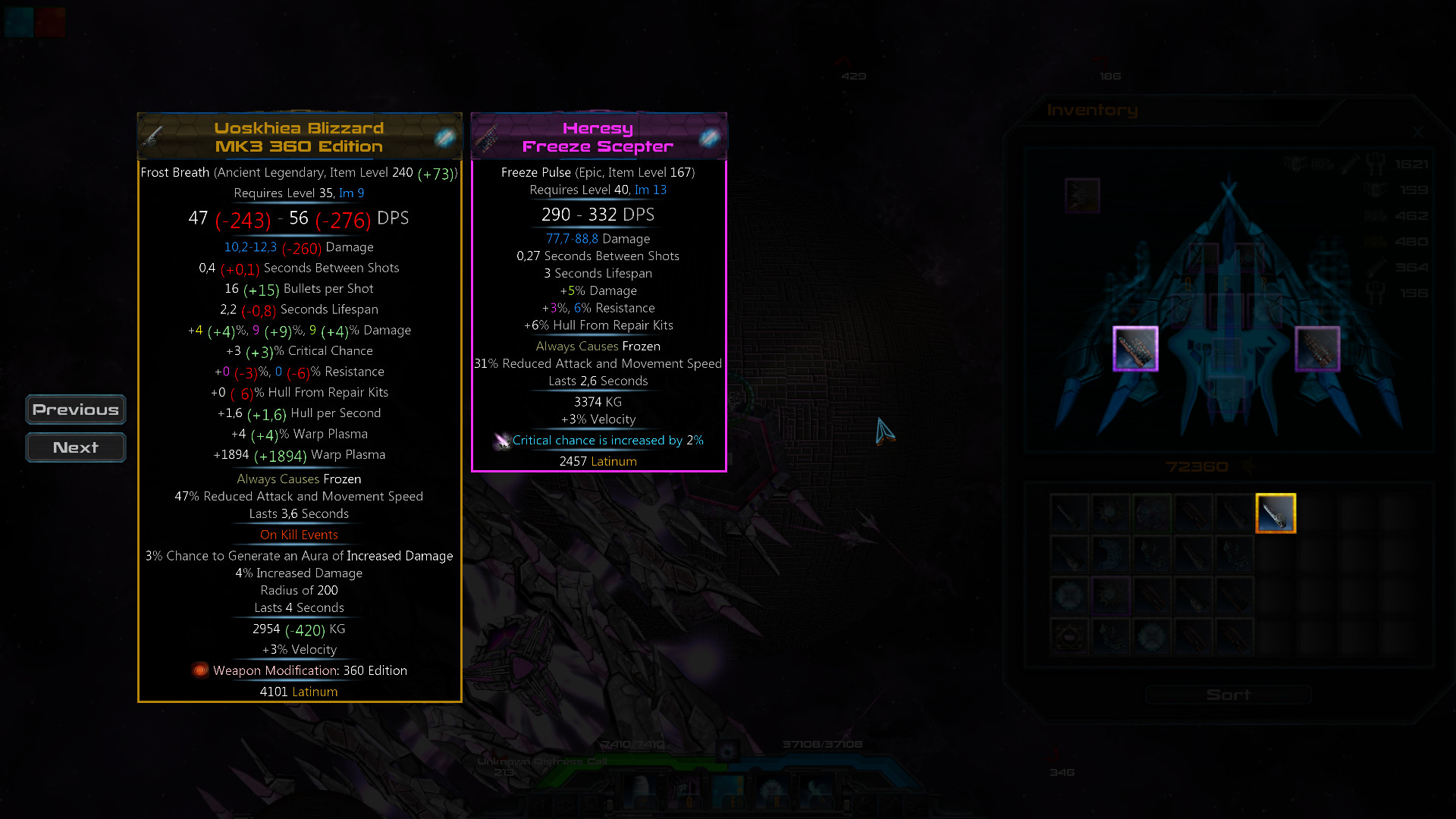Select the slot above the ship's left wing

(1082, 196)
